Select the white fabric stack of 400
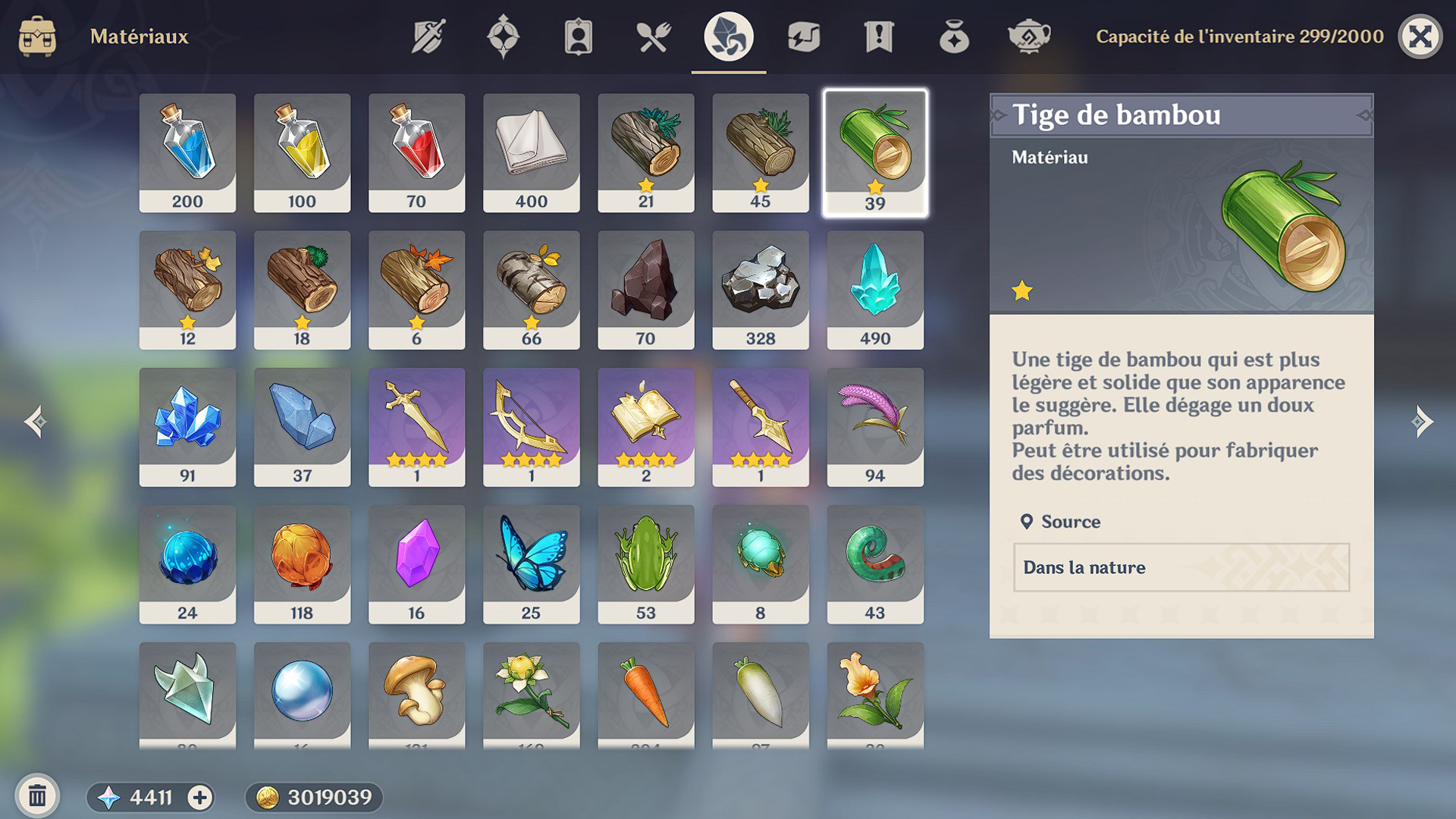 (531, 152)
